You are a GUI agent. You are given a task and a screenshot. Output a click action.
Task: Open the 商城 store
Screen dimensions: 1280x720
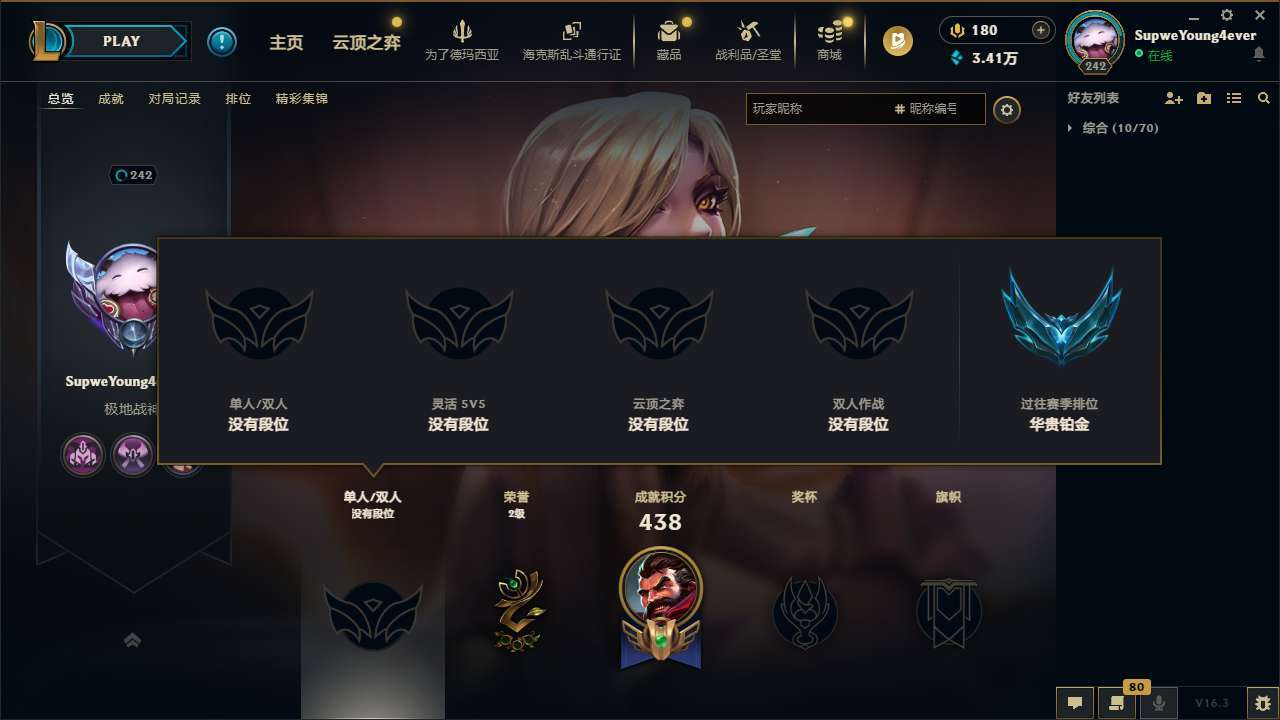pyautogui.click(x=828, y=41)
